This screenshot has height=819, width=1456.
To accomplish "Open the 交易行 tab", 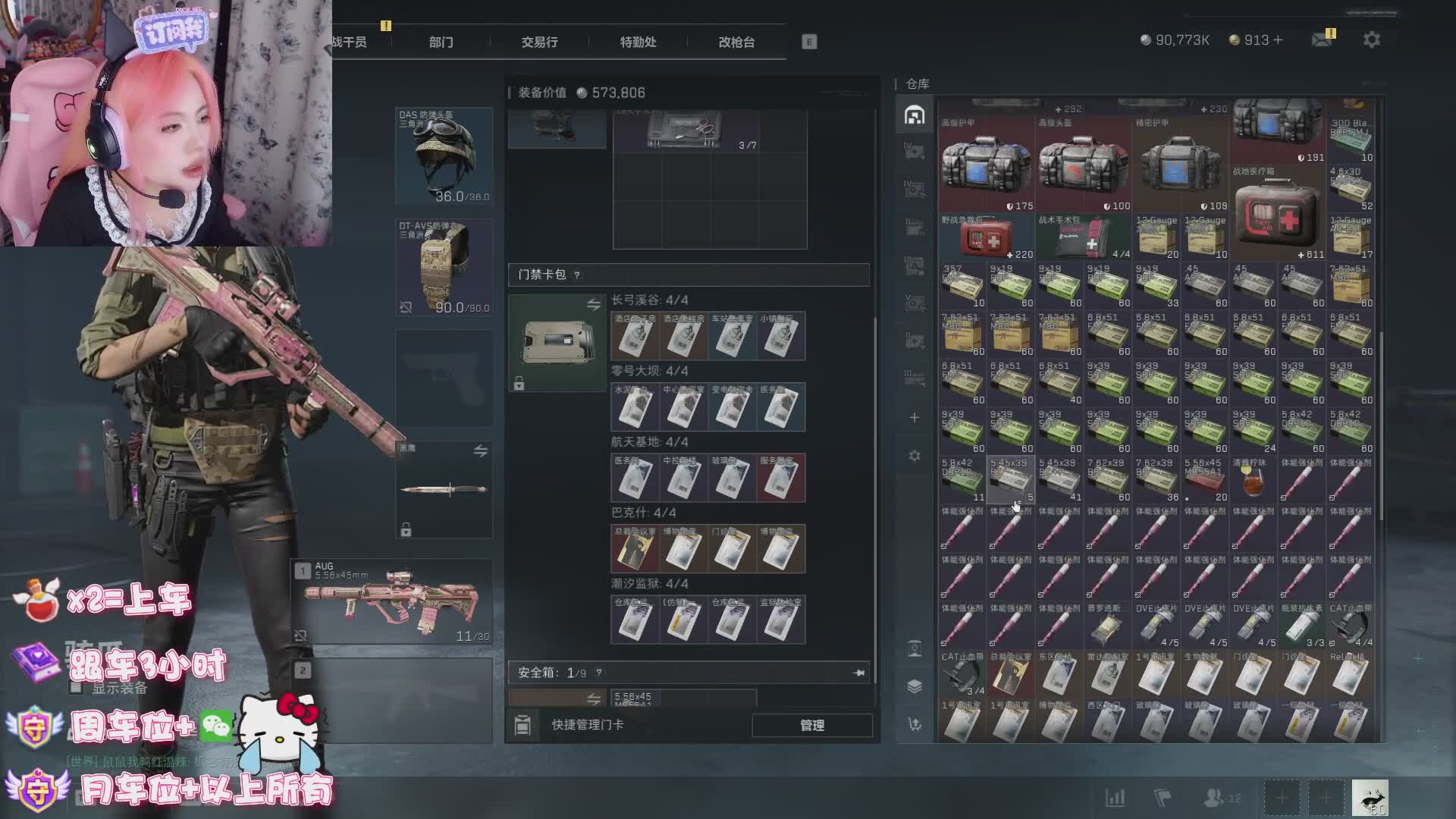I will coord(539,42).
